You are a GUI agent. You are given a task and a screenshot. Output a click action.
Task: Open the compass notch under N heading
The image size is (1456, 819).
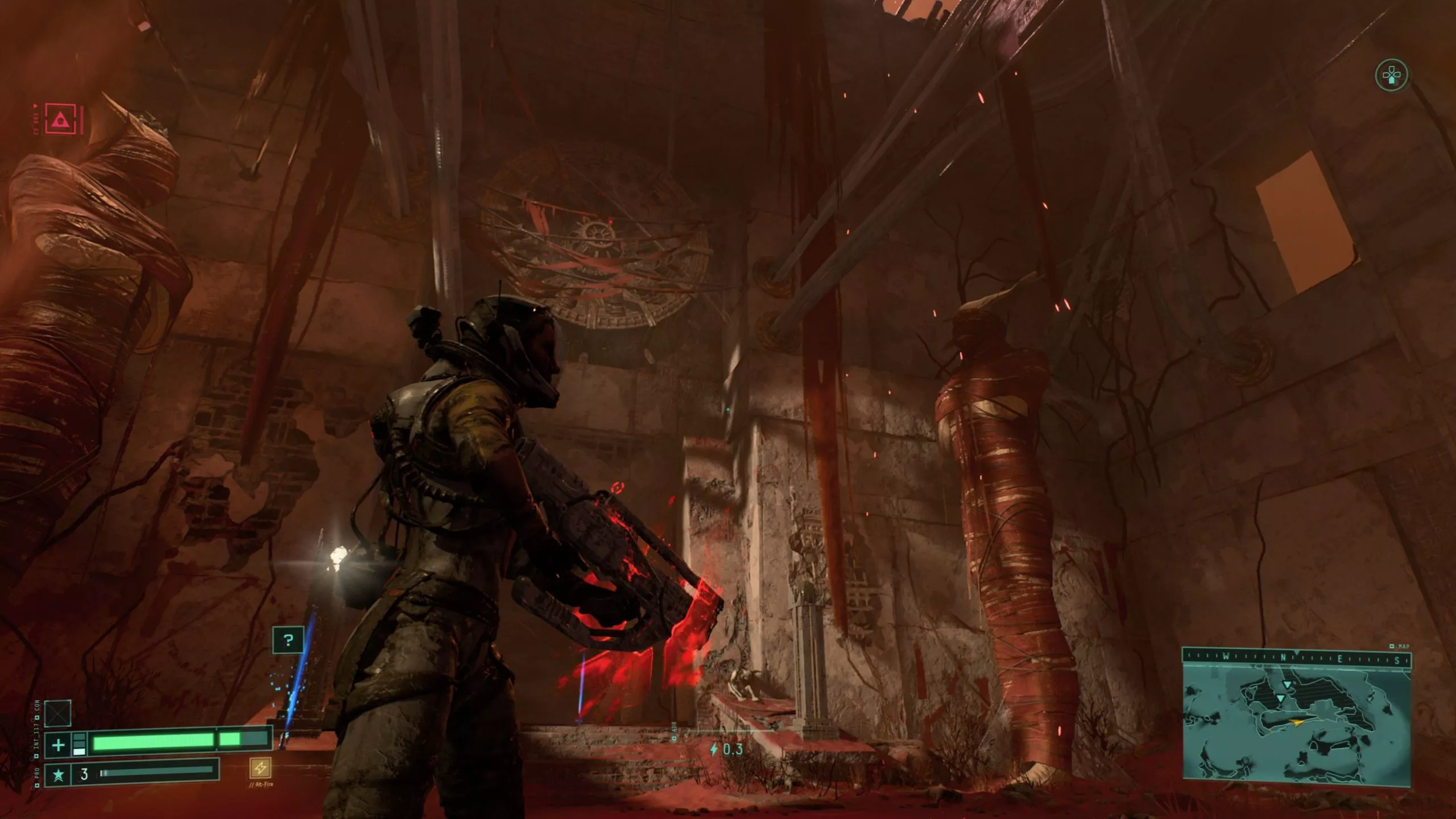1297,652
